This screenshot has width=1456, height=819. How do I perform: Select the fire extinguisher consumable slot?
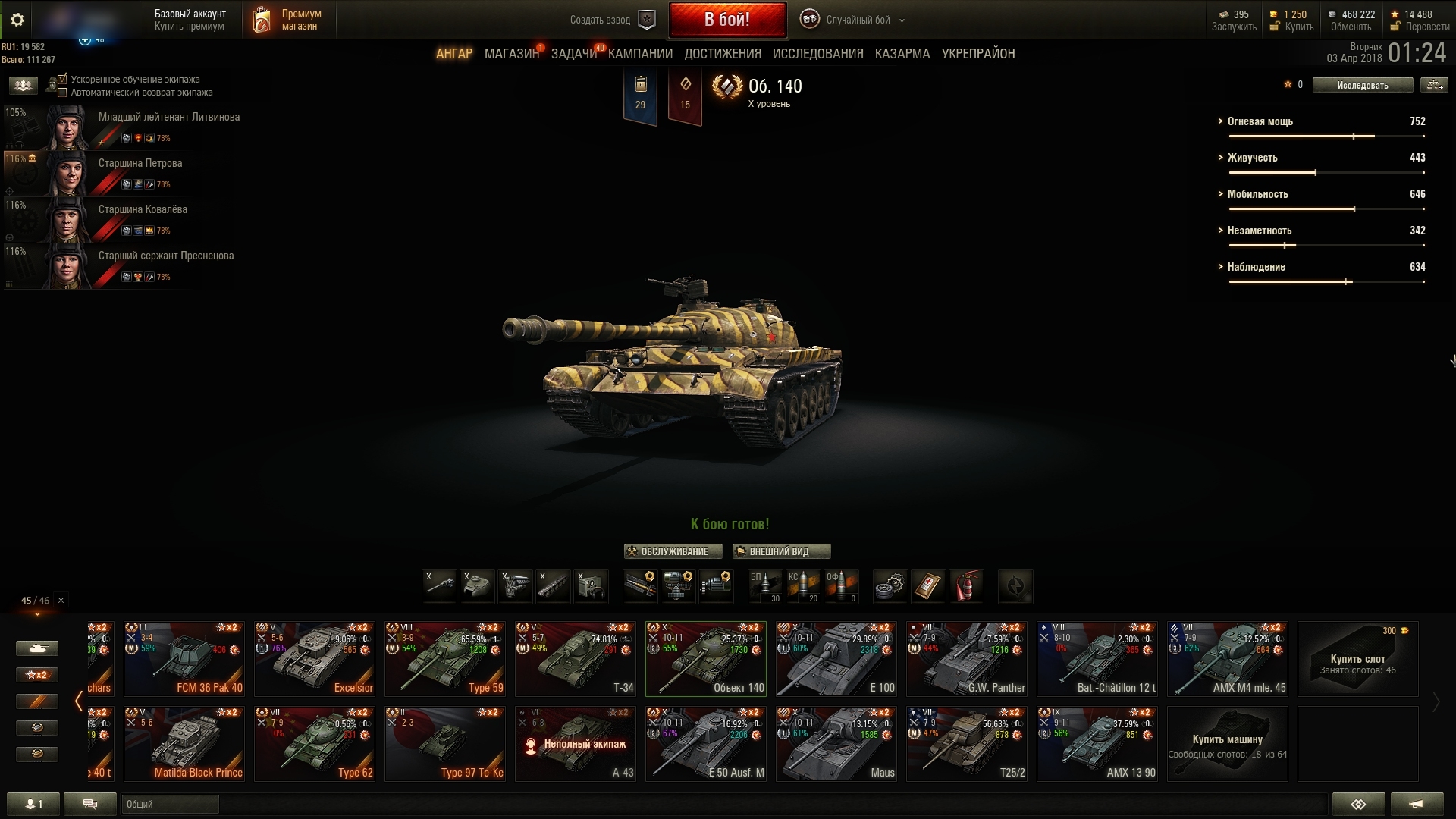pos(966,586)
